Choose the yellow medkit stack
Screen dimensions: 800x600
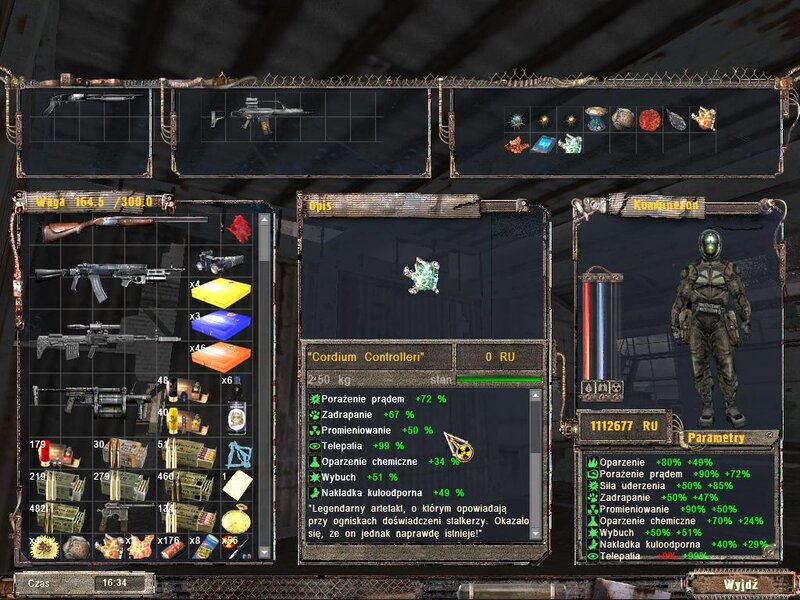click(x=221, y=294)
